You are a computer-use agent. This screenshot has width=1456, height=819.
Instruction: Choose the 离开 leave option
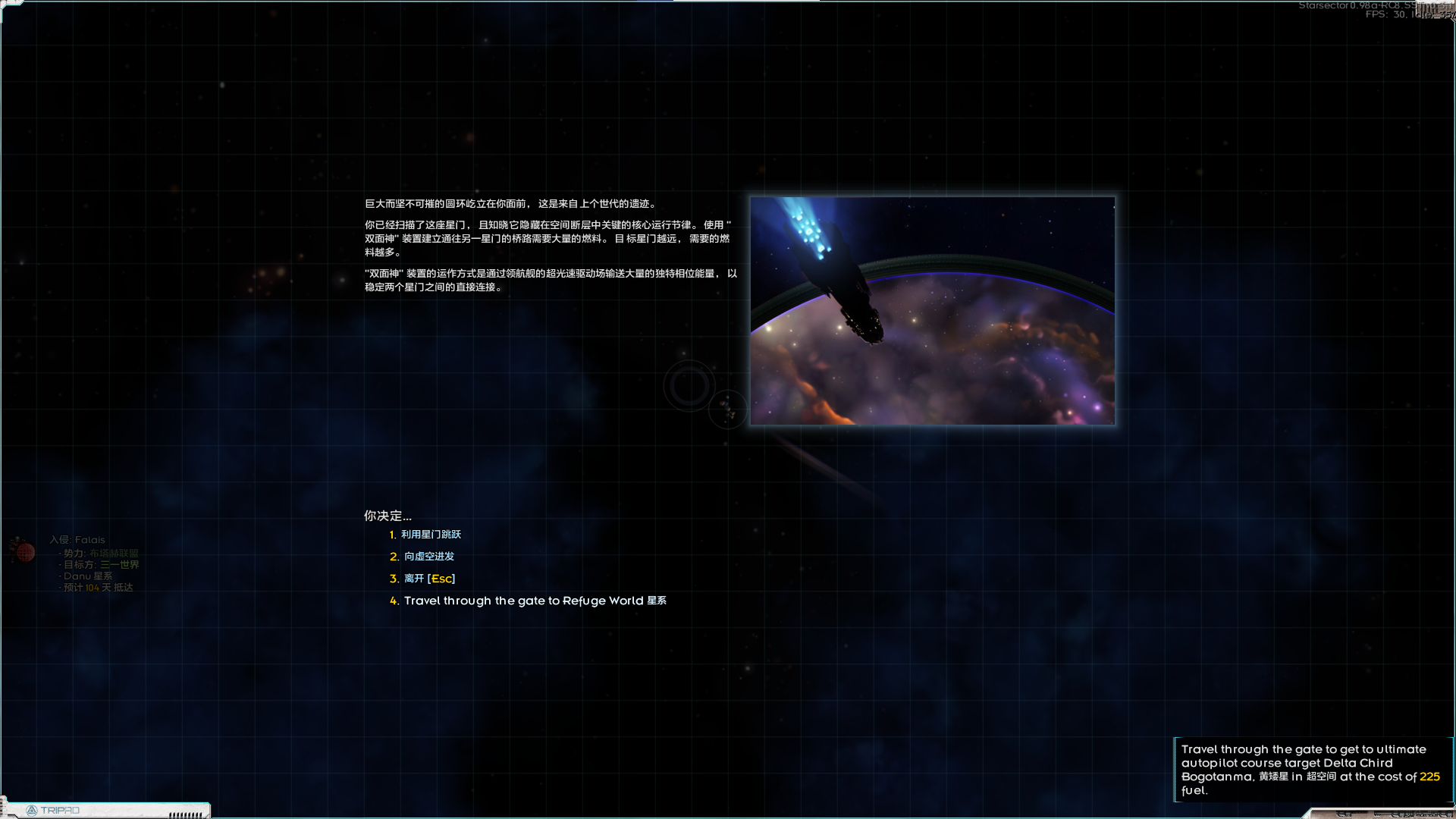pos(428,579)
